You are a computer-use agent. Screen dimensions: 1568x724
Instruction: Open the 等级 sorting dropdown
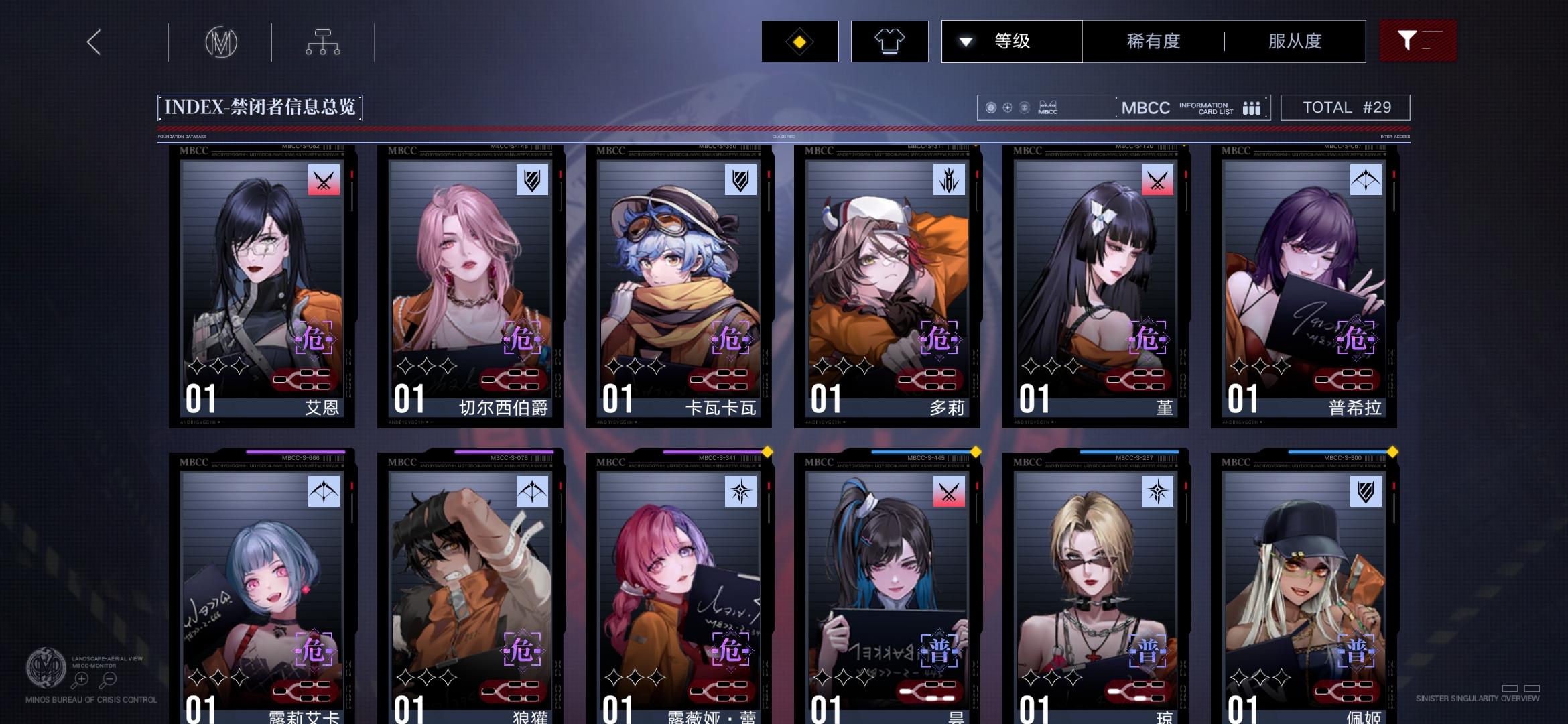pyautogui.click(x=1011, y=41)
